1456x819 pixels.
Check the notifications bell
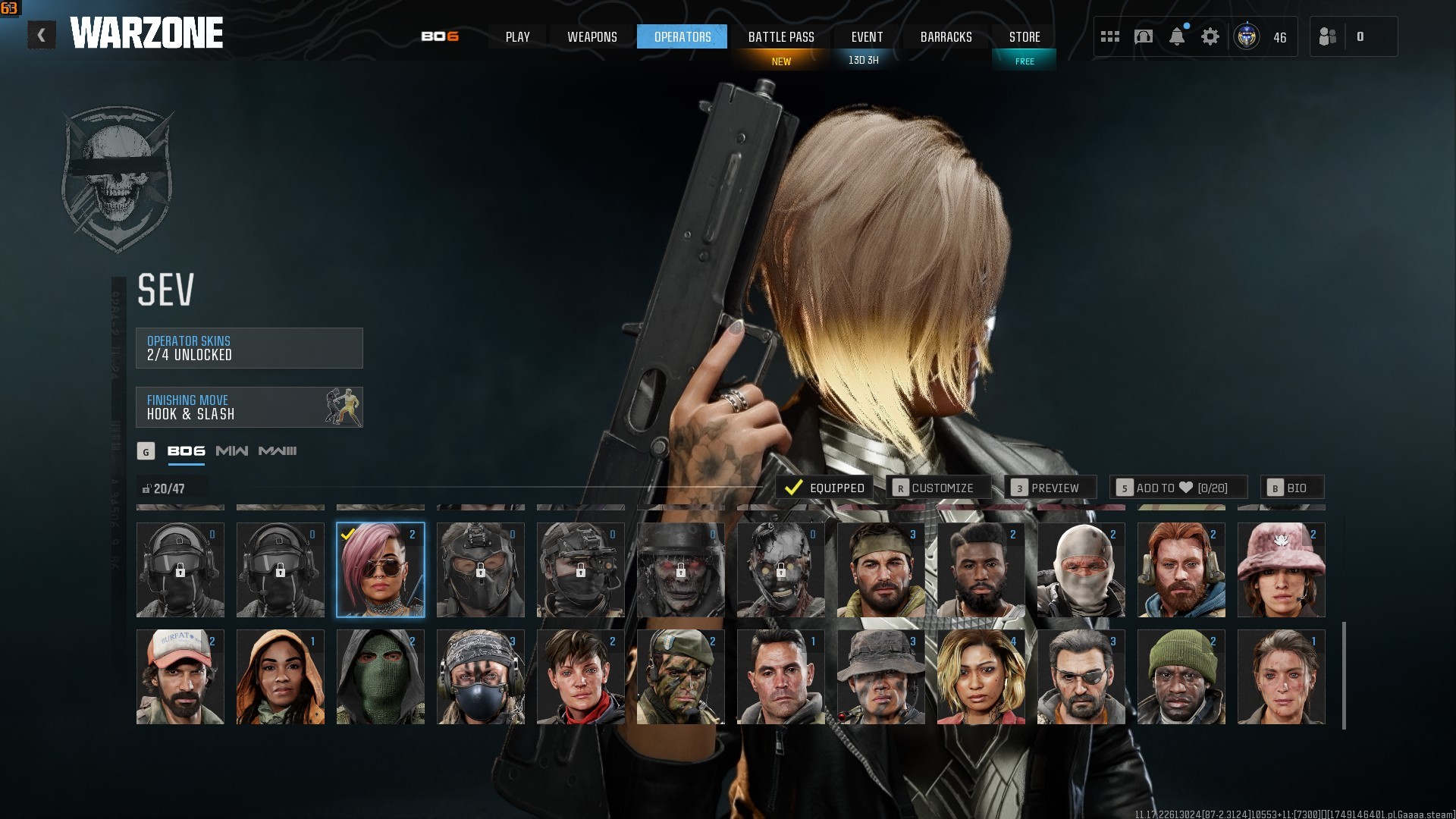point(1177,36)
